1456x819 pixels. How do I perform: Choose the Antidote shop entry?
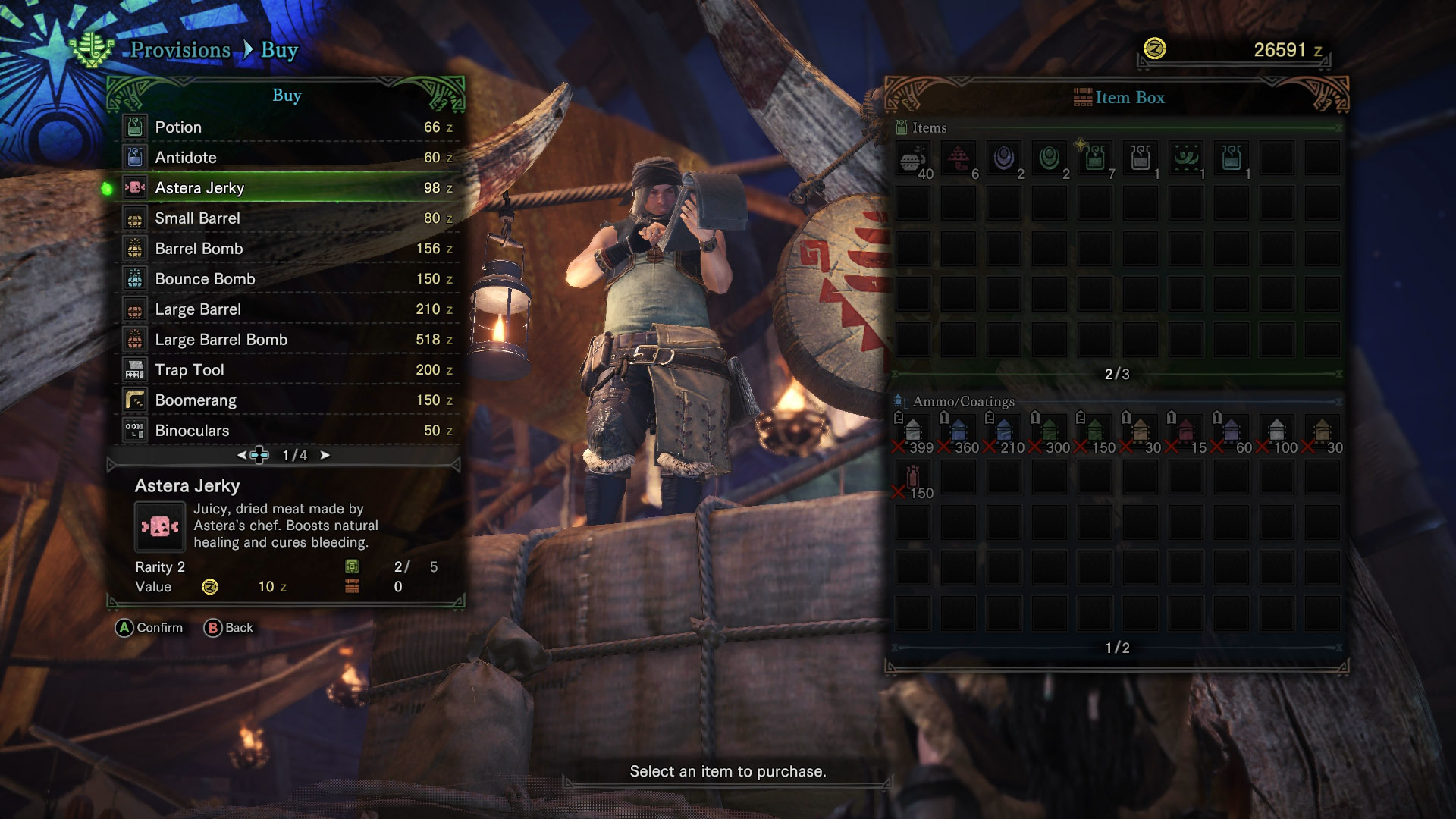pyautogui.click(x=287, y=158)
